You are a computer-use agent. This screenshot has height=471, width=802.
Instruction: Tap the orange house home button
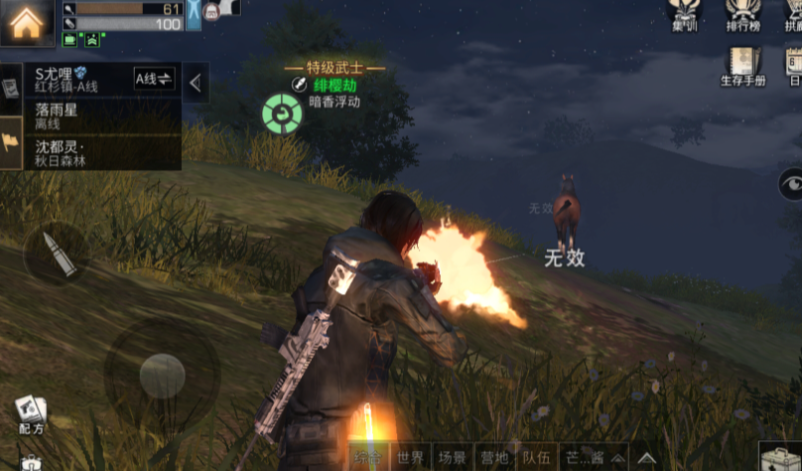(x=27, y=23)
